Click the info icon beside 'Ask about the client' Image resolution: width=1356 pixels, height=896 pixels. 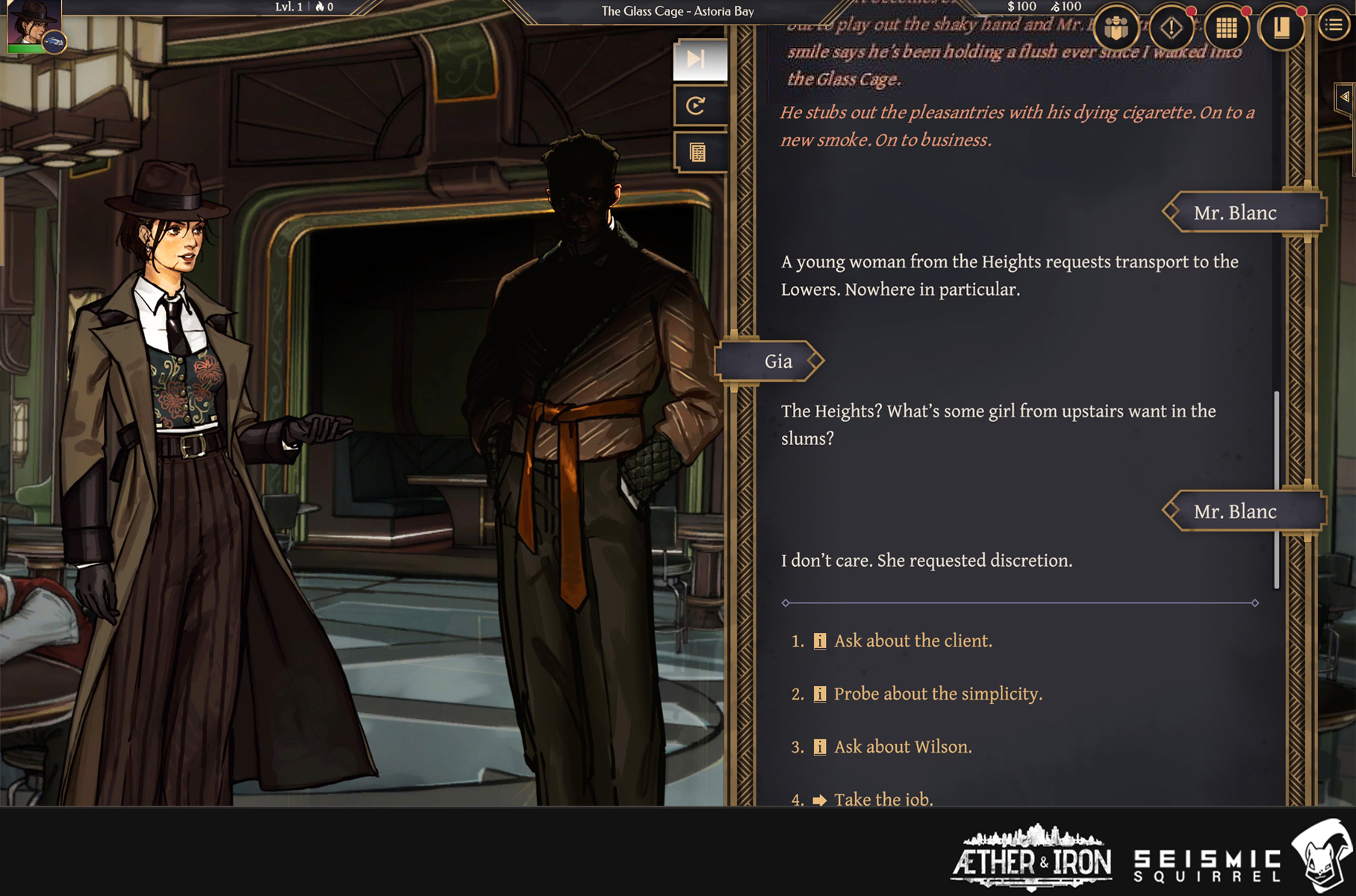819,641
